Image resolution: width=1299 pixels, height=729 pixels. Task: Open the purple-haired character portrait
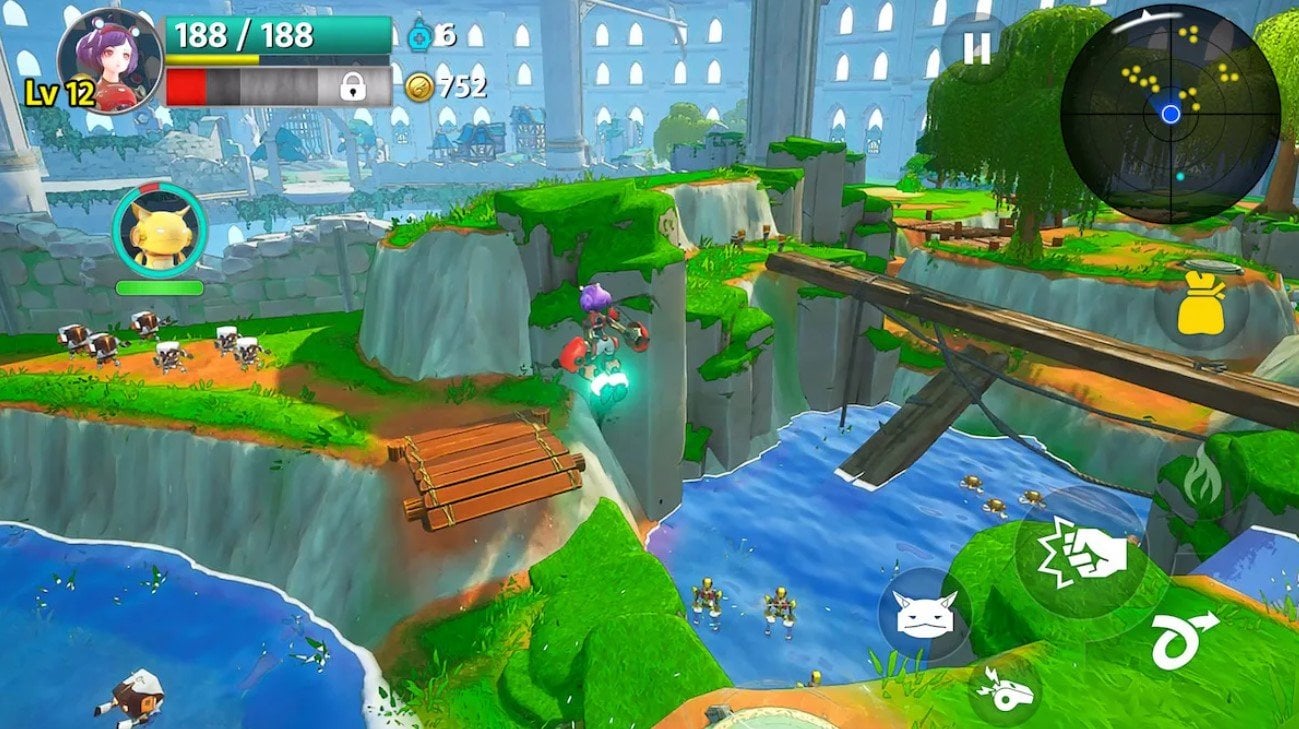click(110, 59)
